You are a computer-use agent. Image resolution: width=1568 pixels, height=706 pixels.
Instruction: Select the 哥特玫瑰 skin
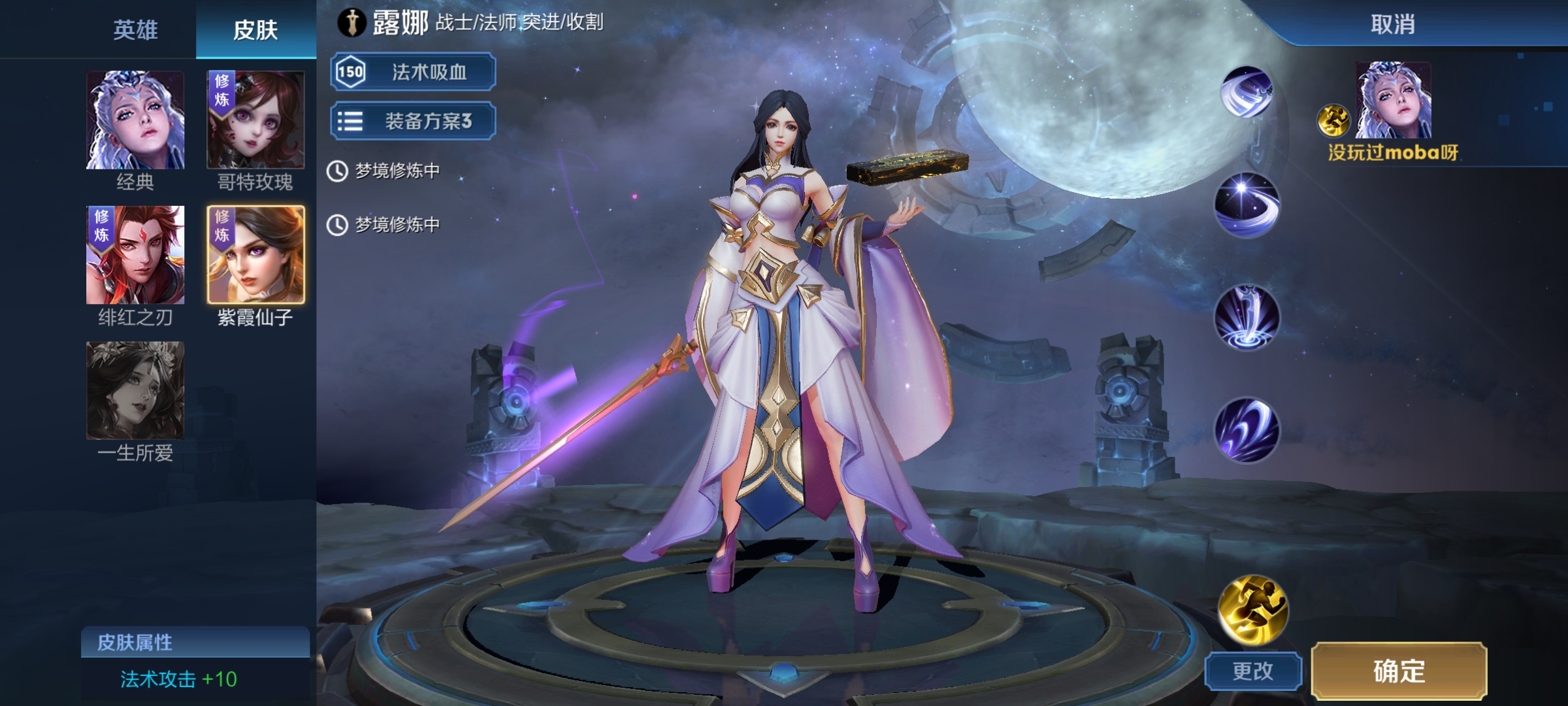click(255, 120)
